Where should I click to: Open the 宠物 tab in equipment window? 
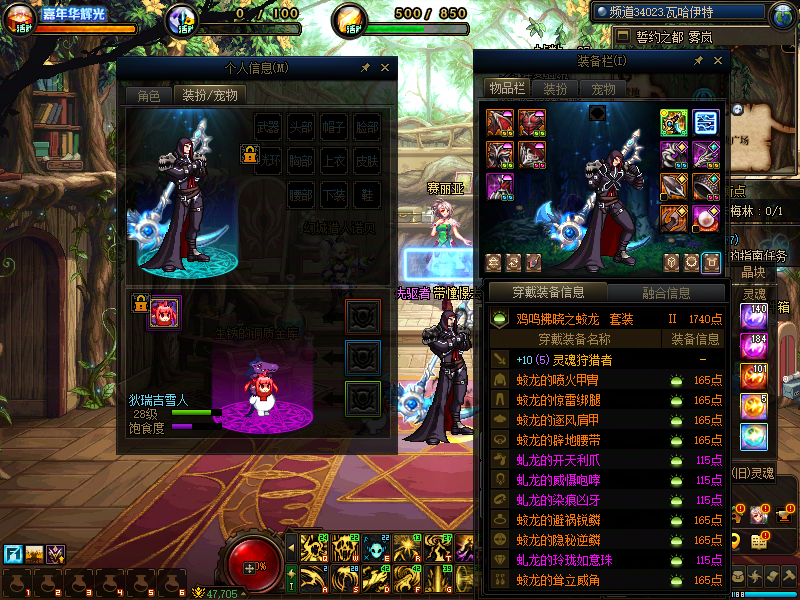click(x=604, y=89)
